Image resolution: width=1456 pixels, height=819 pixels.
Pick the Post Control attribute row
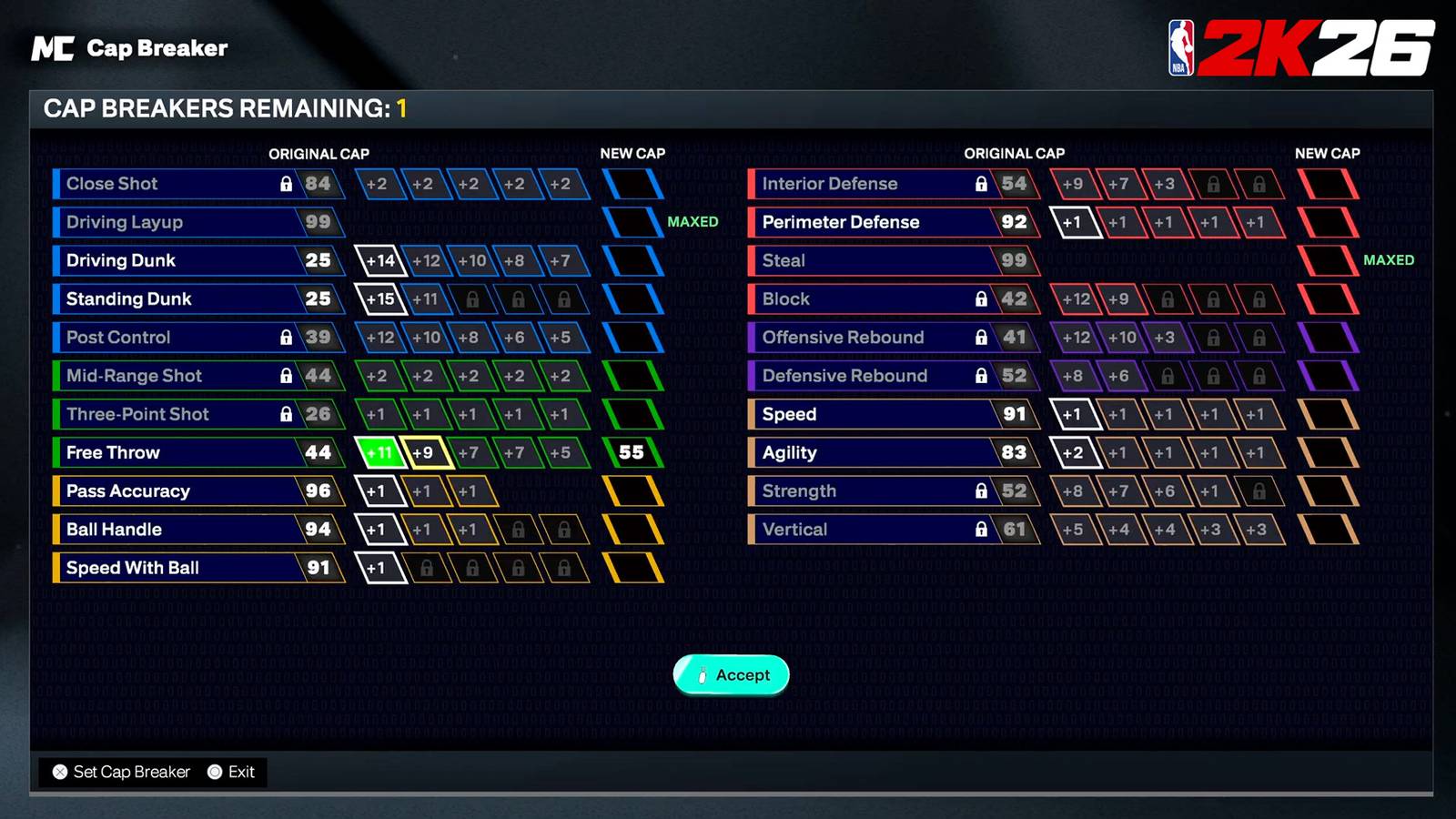tap(197, 338)
